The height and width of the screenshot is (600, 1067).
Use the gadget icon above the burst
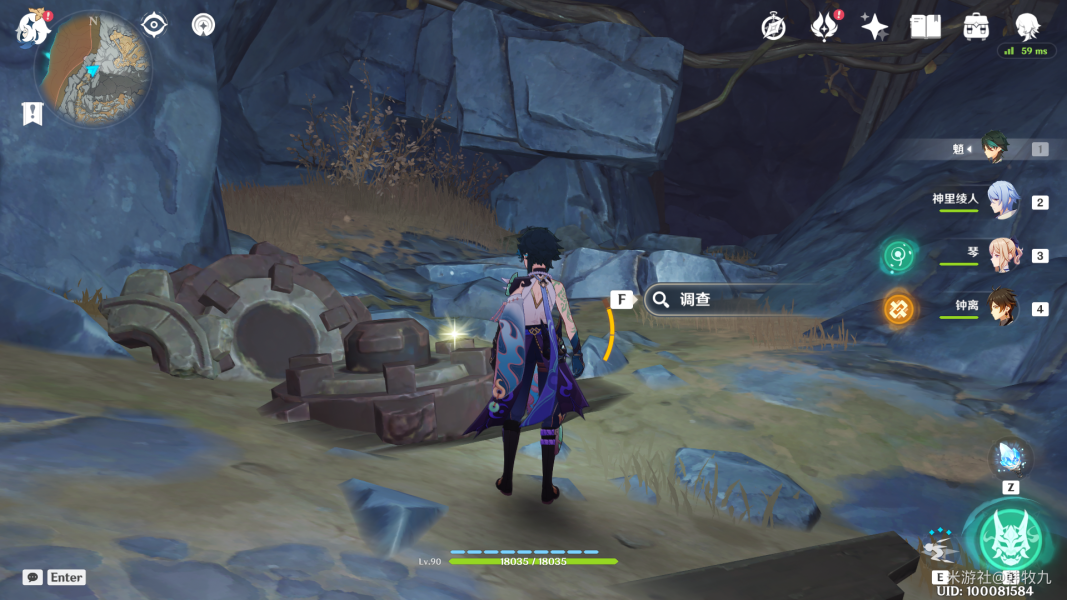coord(1010,458)
